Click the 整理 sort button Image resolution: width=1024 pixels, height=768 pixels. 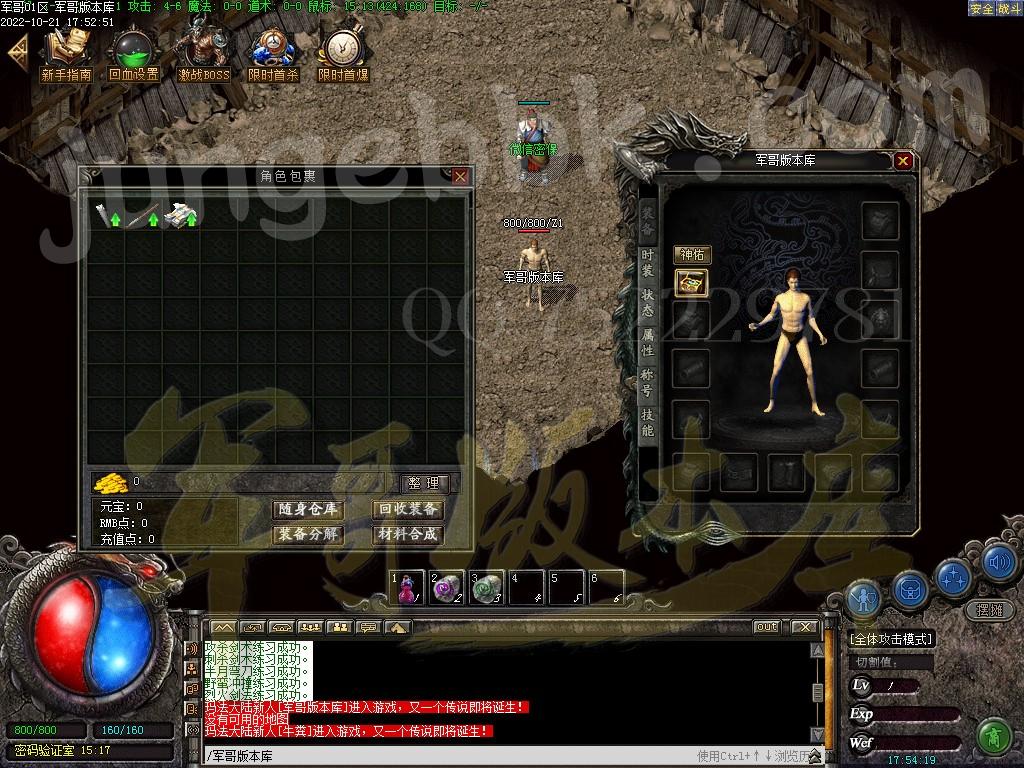click(424, 483)
